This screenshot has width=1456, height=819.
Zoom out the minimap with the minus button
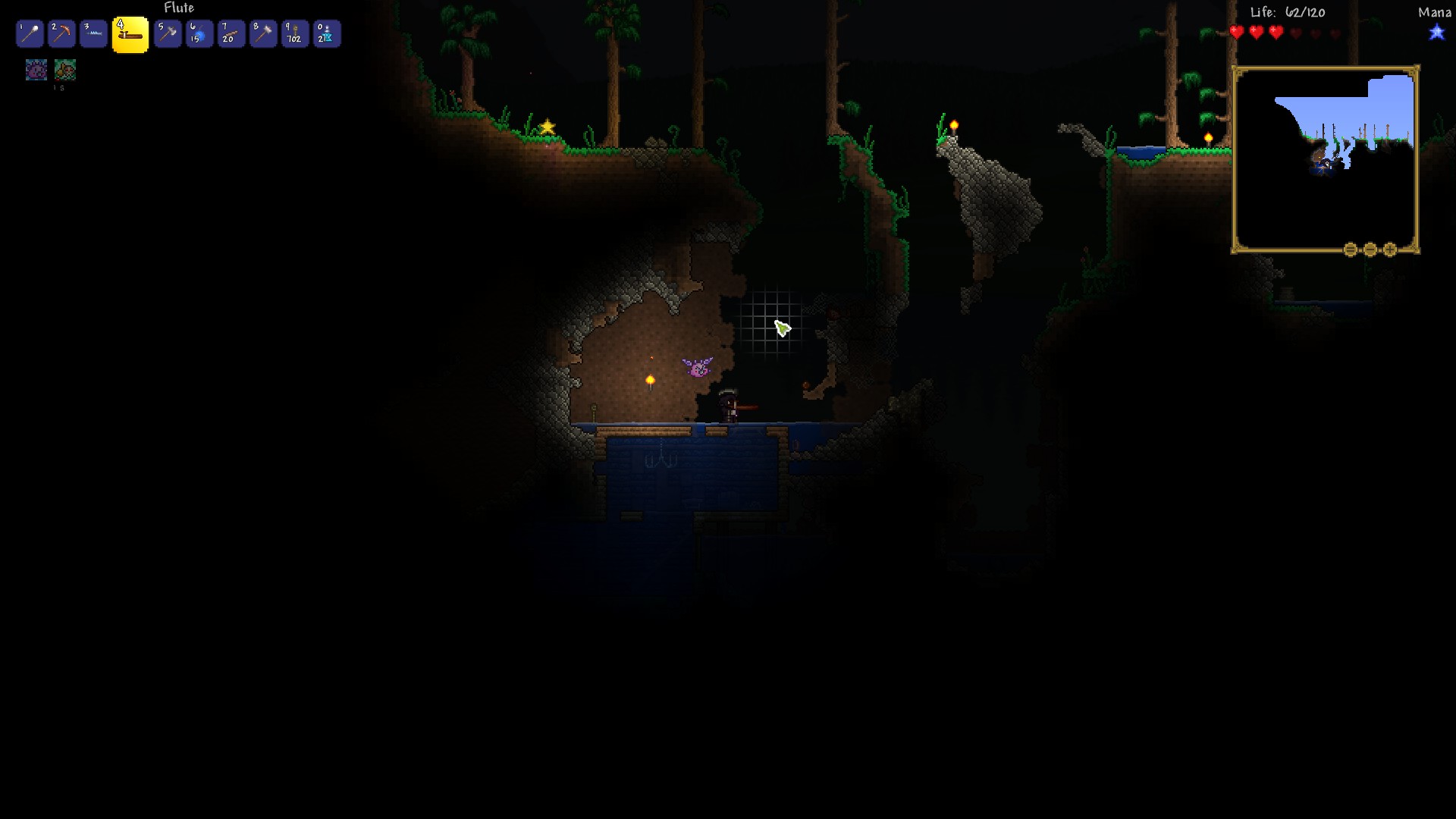click(1370, 249)
